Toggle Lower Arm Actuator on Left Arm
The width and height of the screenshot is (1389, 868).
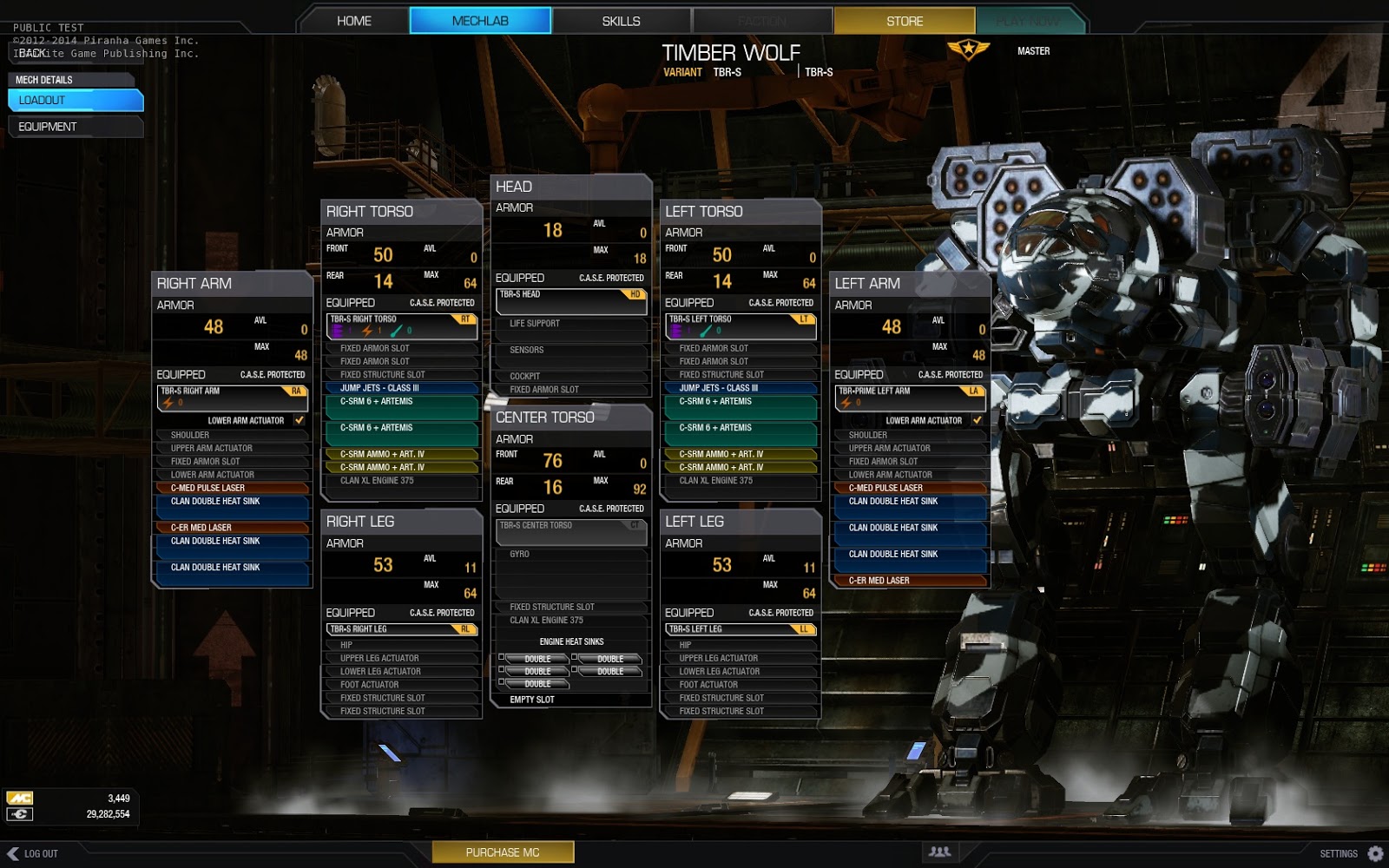(x=978, y=420)
